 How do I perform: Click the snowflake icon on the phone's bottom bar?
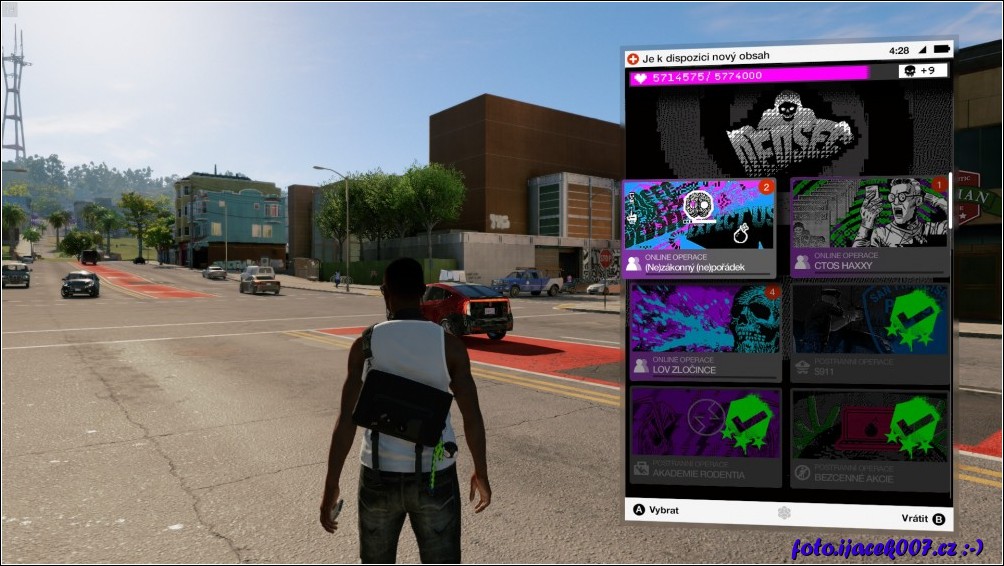783,513
